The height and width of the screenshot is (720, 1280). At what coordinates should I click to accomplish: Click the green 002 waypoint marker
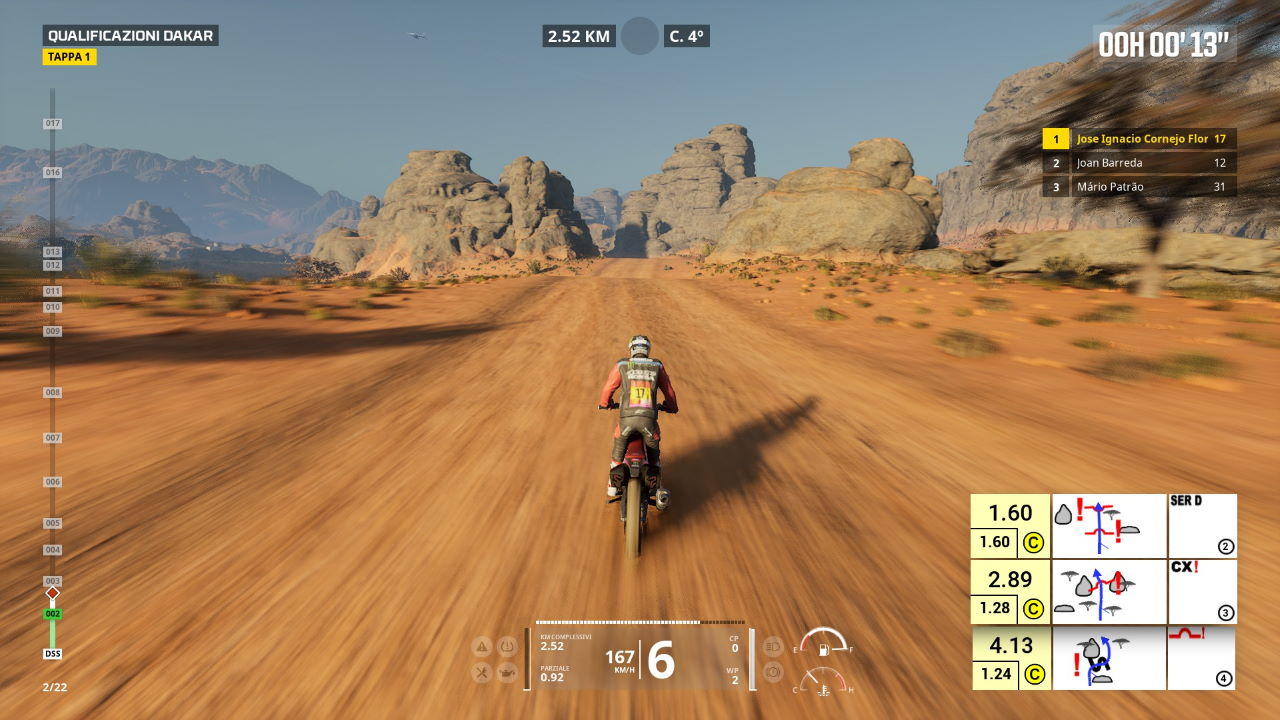tap(52, 614)
